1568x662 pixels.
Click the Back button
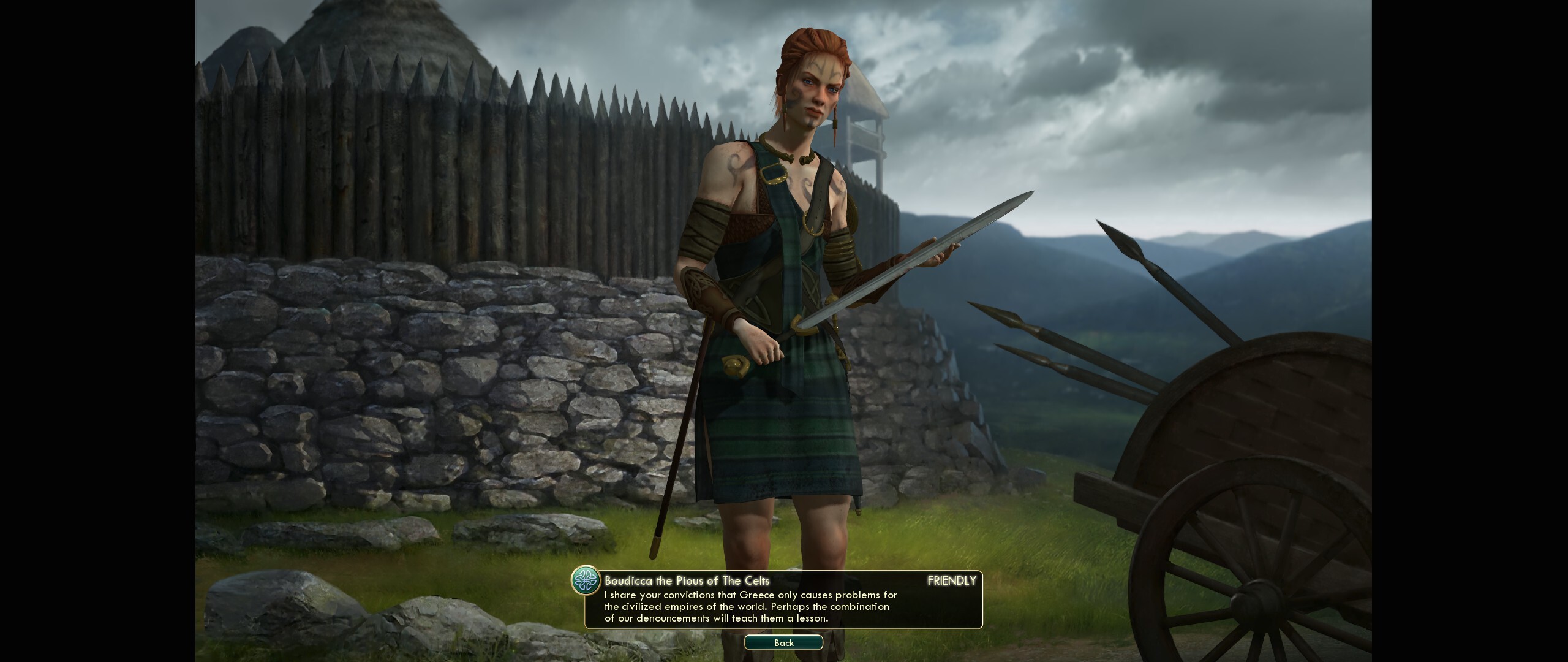coord(783,642)
